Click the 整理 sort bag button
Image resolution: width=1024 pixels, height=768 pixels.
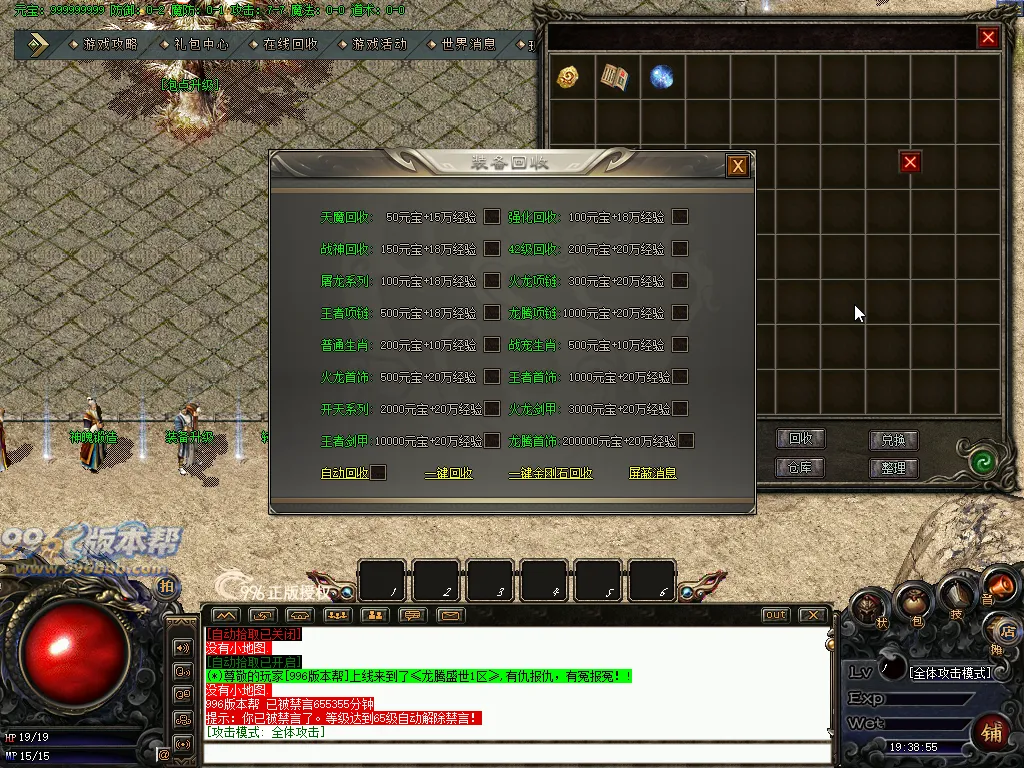tap(893, 467)
